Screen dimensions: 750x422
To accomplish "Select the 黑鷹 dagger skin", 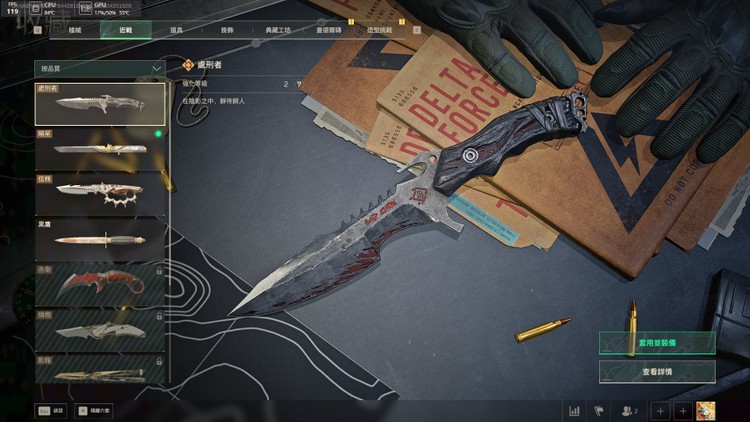I will [100, 237].
